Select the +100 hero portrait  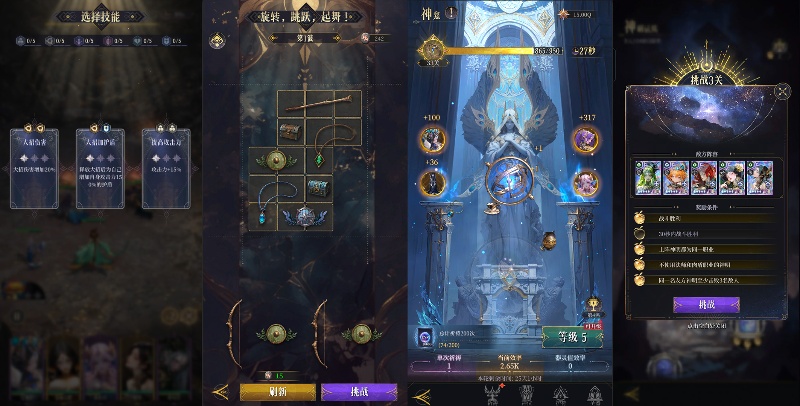click(432, 138)
